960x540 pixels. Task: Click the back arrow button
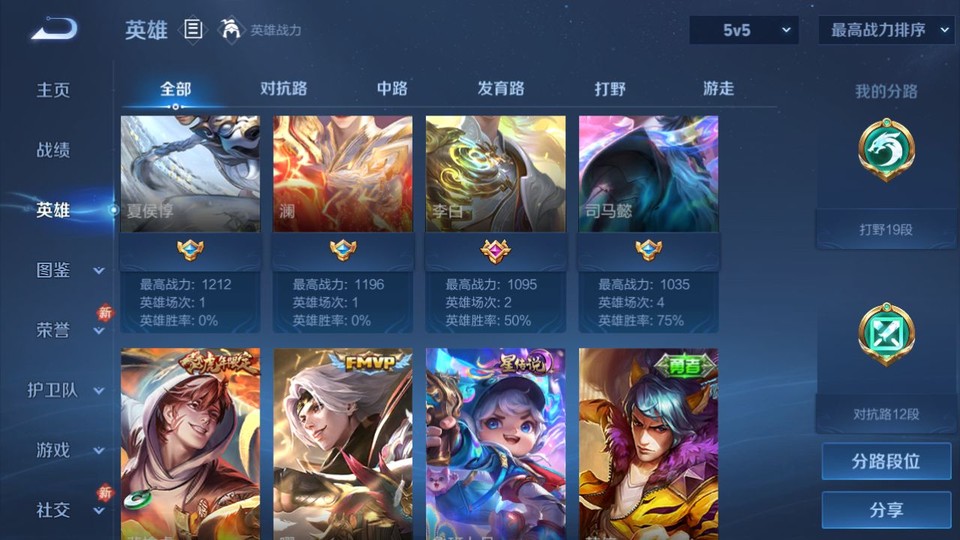click(x=54, y=29)
